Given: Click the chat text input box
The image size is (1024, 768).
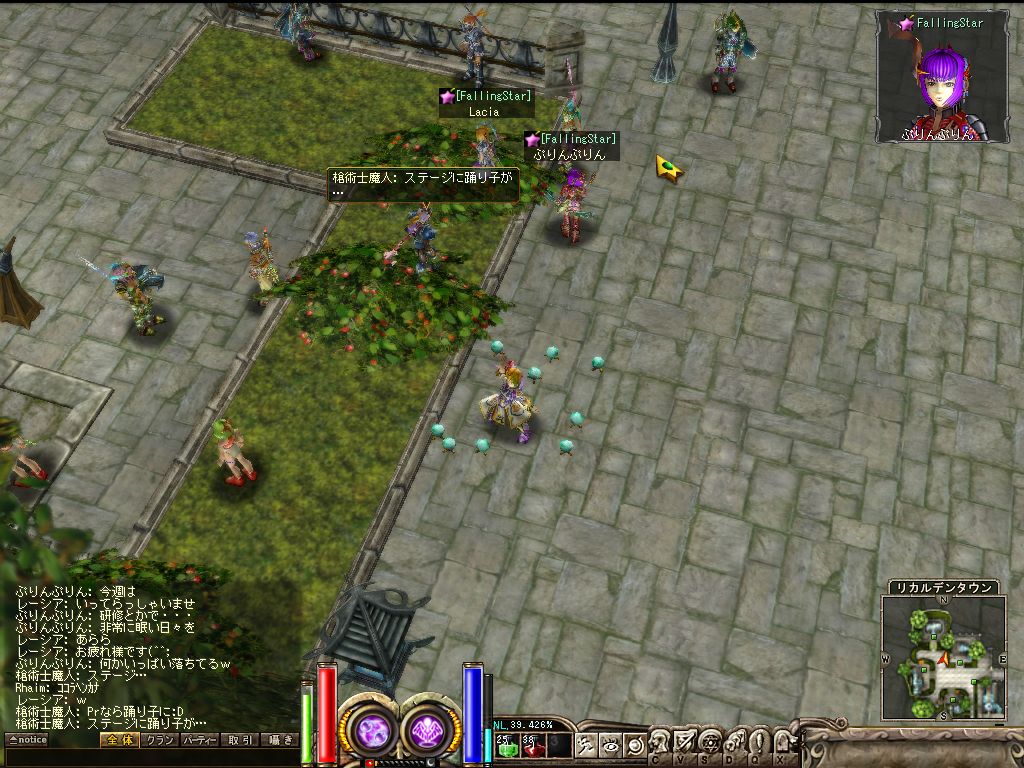Looking at the screenshot, I should [150, 757].
